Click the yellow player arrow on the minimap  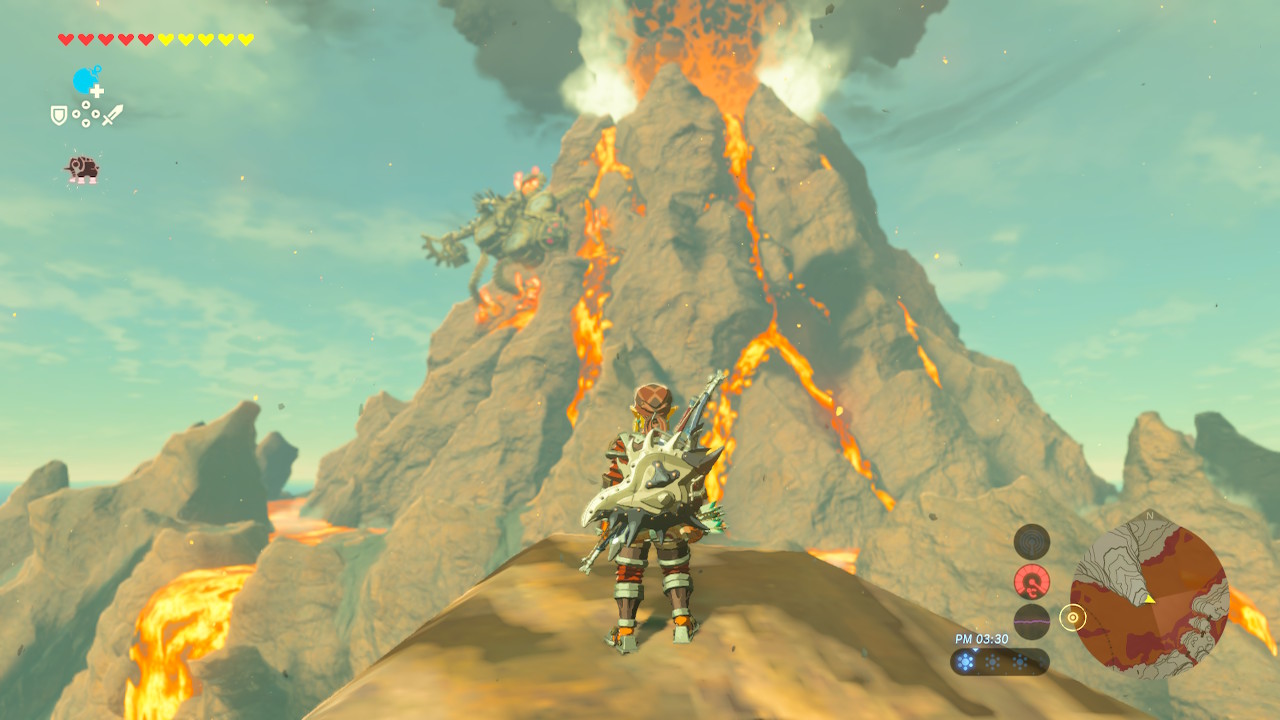1149,598
